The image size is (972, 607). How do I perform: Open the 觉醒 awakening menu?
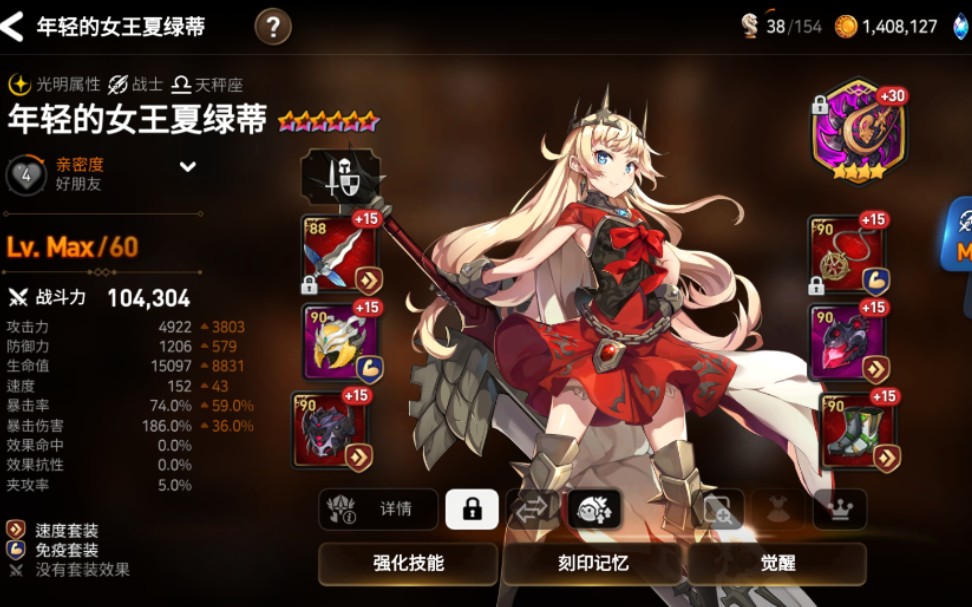(x=777, y=563)
